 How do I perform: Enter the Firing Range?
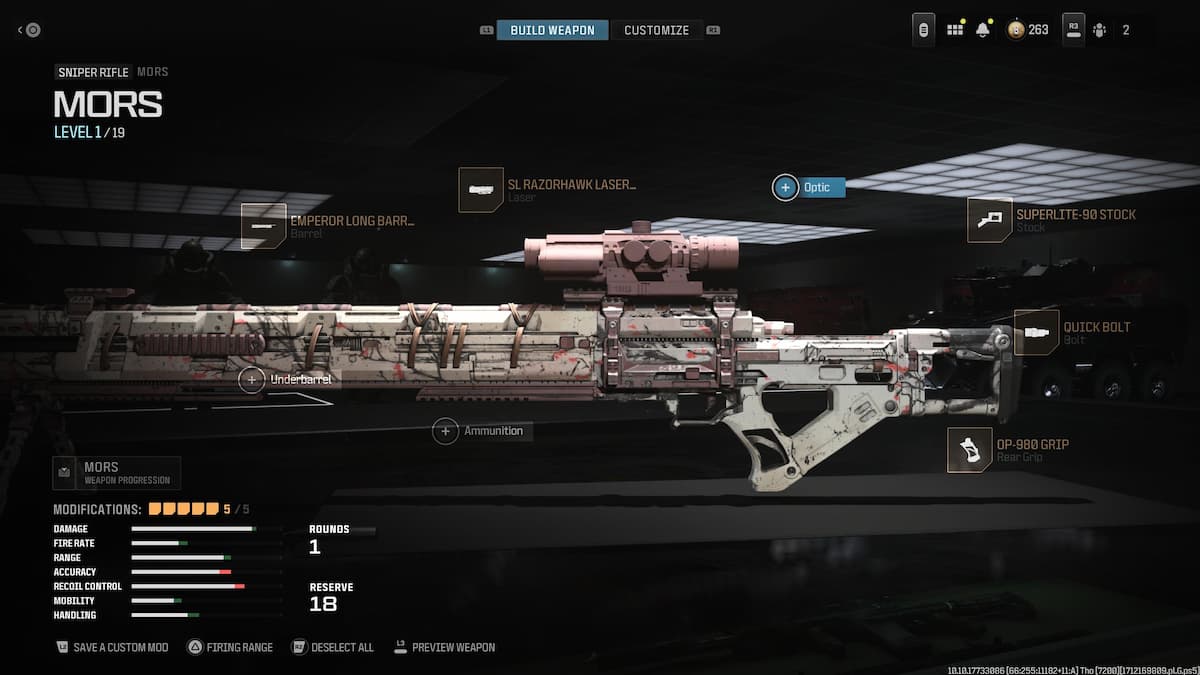point(229,647)
